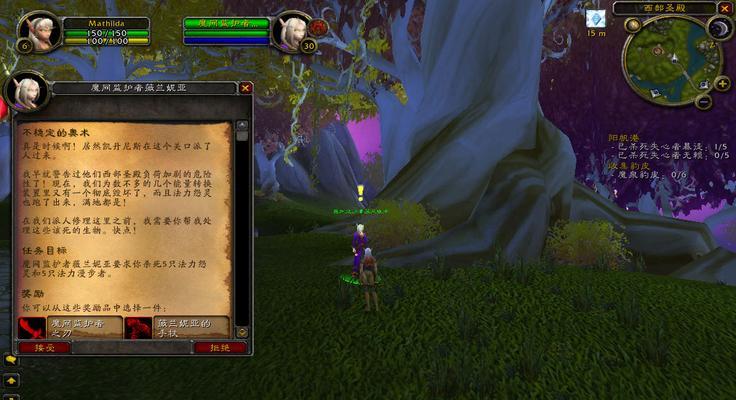Close the minimap using its X button
Image resolution: width=736 pixels, height=400 pixels.
(x=725, y=8)
